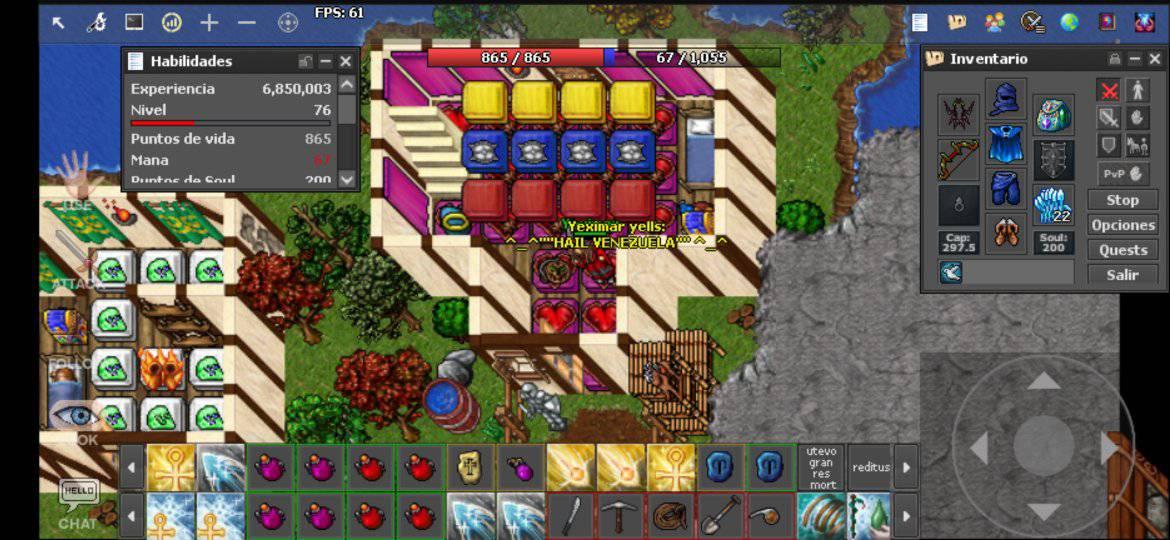
Task: Toggle the PvP mode button
Action: tap(1122, 173)
